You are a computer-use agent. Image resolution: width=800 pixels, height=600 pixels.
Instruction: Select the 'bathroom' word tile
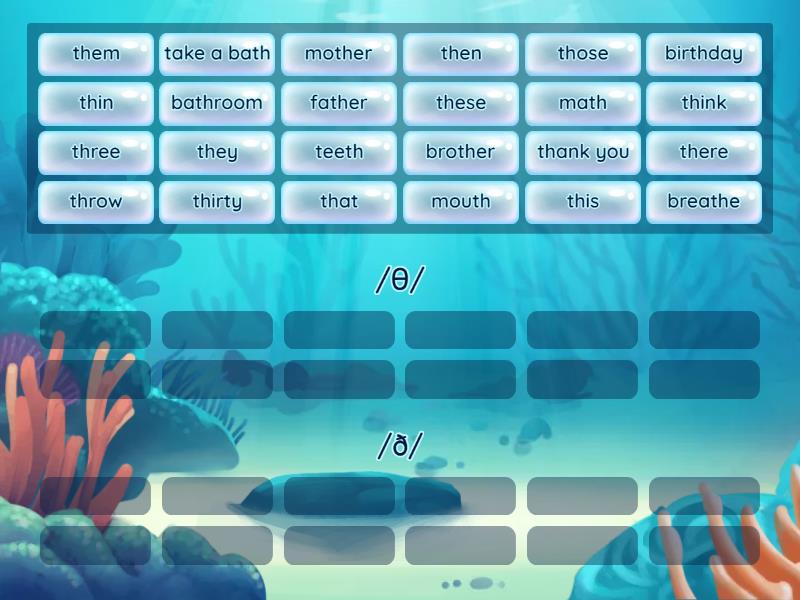(x=217, y=103)
